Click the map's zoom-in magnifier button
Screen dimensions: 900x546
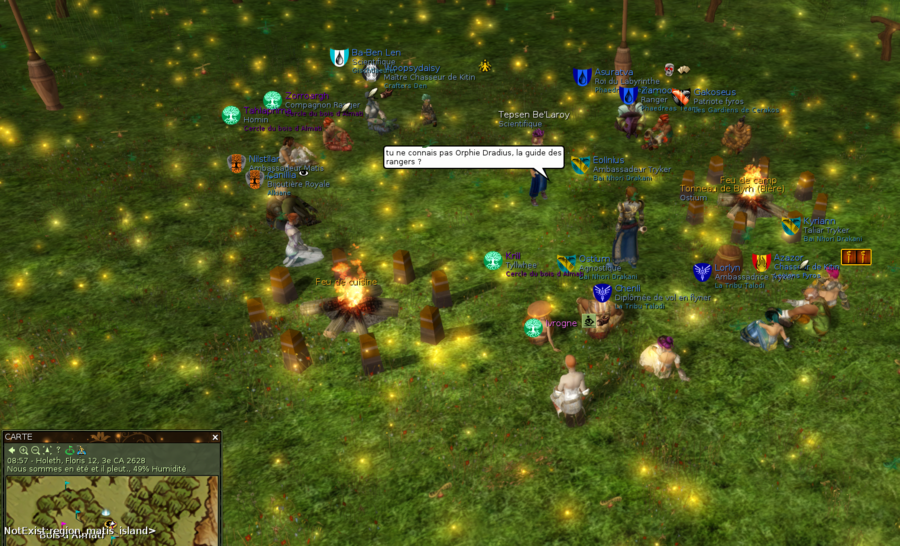tap(23, 450)
